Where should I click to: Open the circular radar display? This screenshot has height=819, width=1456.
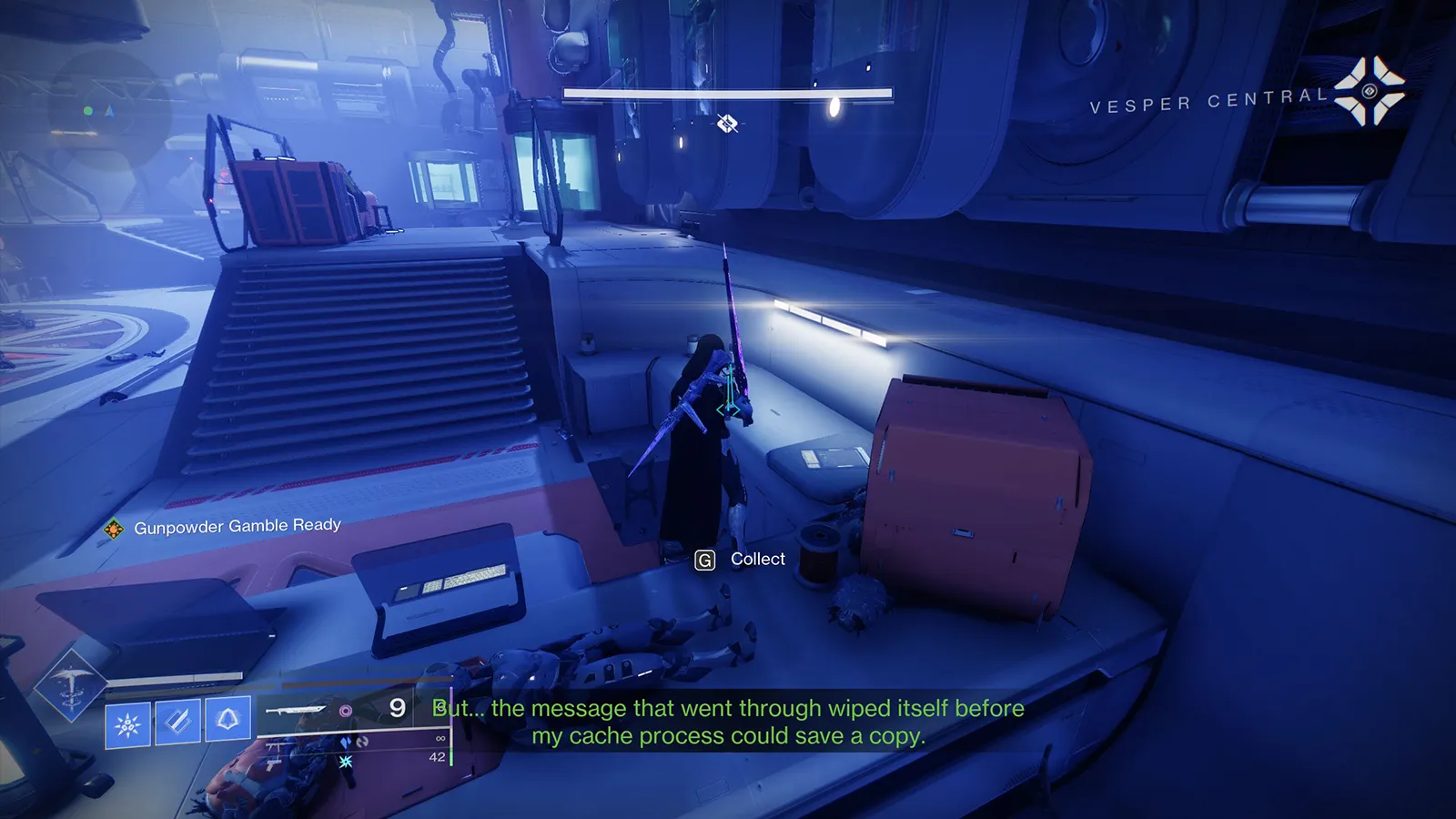[x=109, y=111]
